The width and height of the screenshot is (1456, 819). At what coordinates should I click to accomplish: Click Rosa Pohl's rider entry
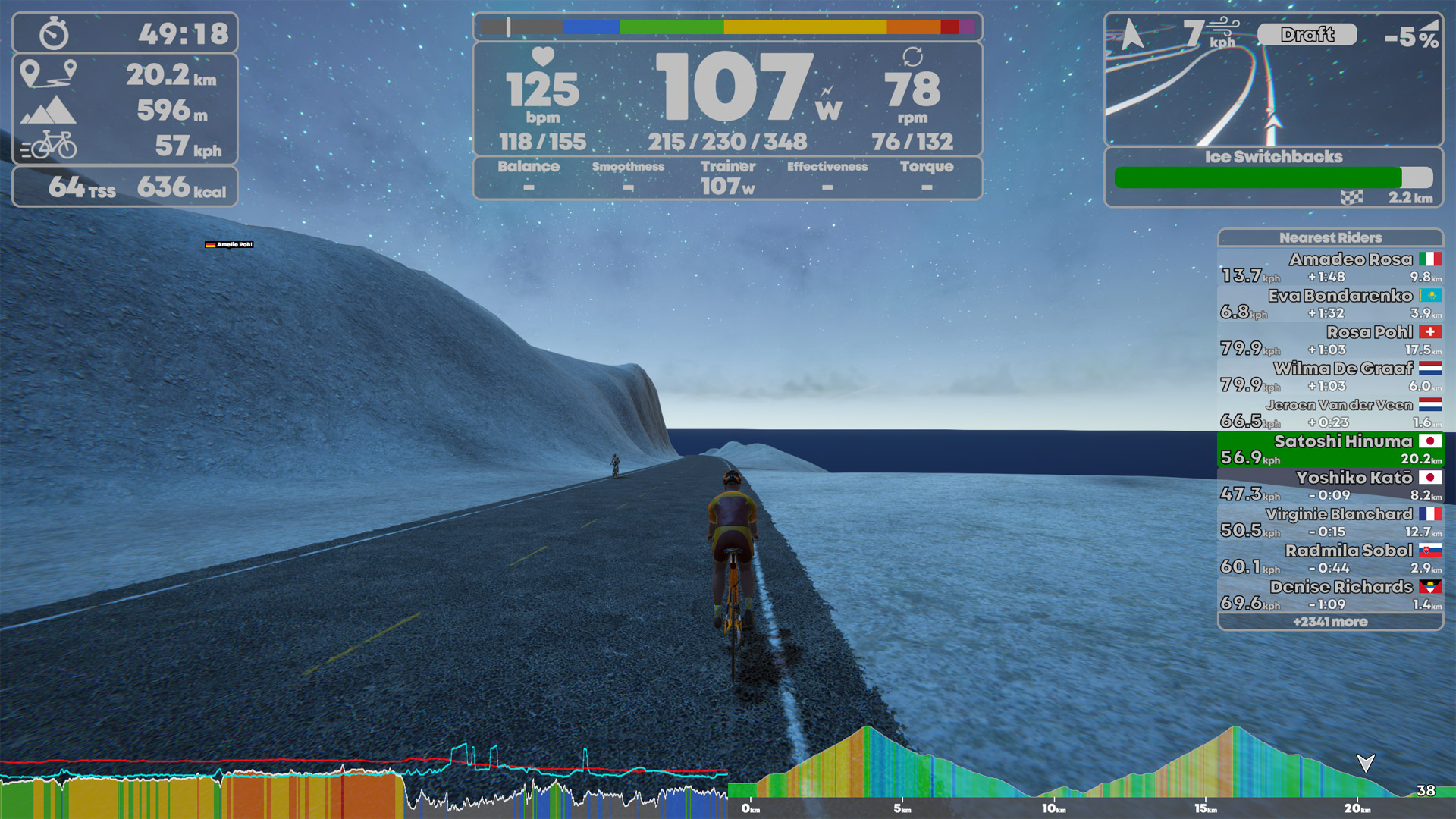pos(1330,340)
